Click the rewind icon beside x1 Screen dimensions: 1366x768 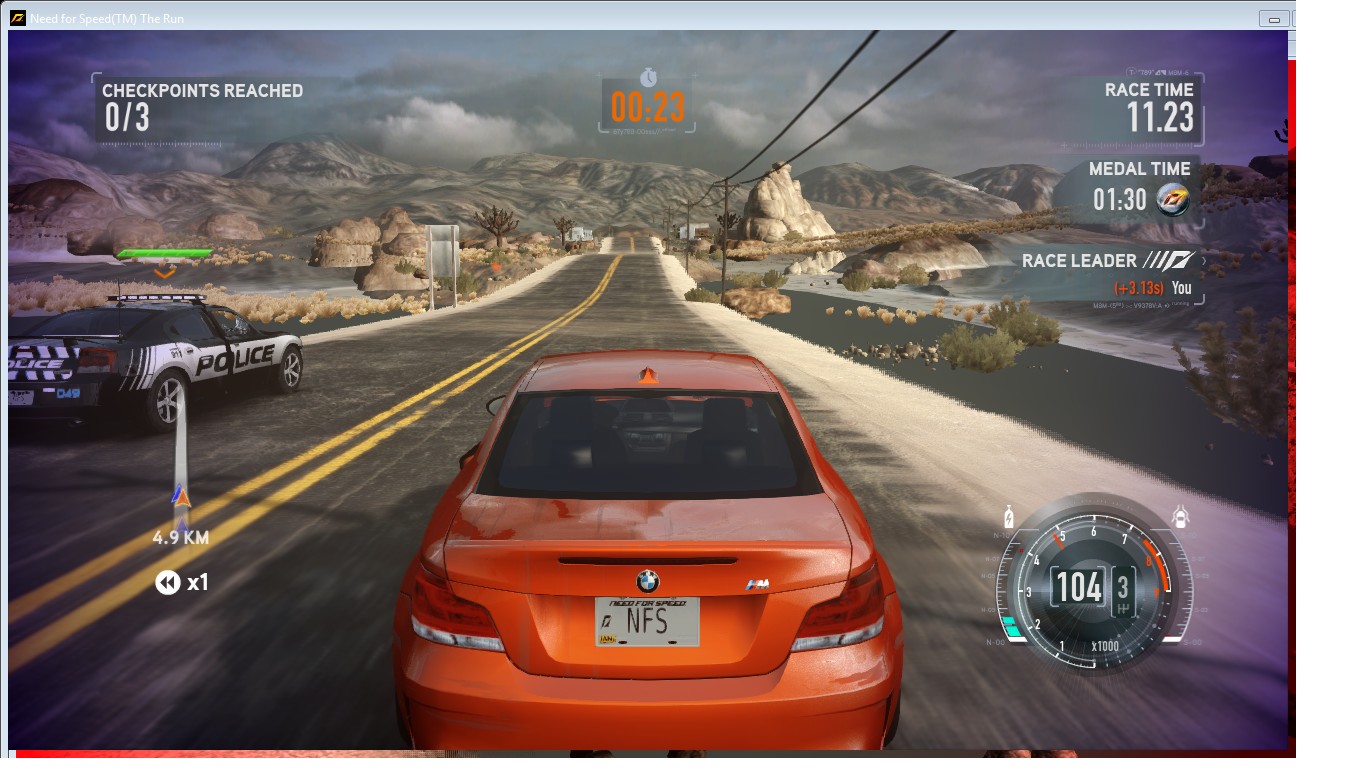(167, 582)
